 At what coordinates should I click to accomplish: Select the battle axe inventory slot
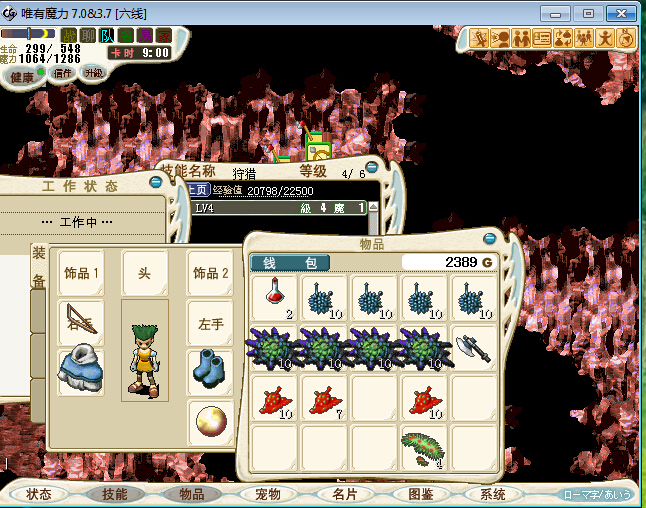473,347
